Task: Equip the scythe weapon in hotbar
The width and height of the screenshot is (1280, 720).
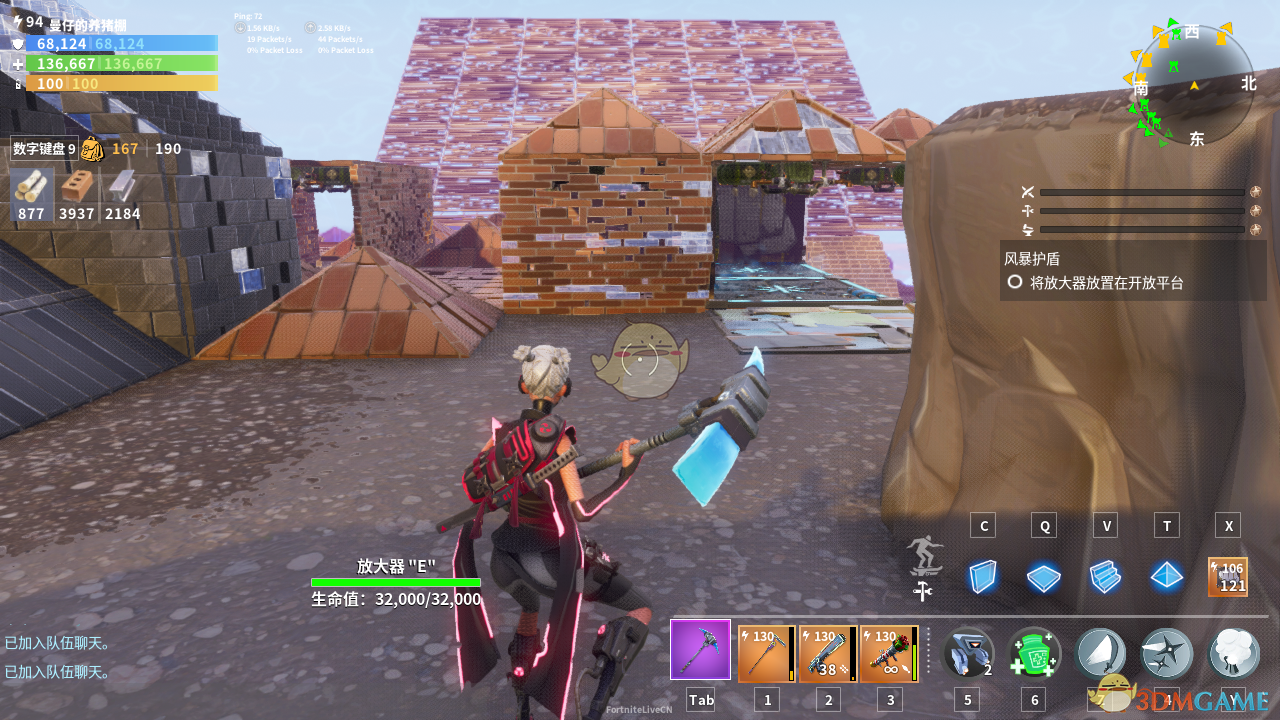Action: tap(767, 654)
